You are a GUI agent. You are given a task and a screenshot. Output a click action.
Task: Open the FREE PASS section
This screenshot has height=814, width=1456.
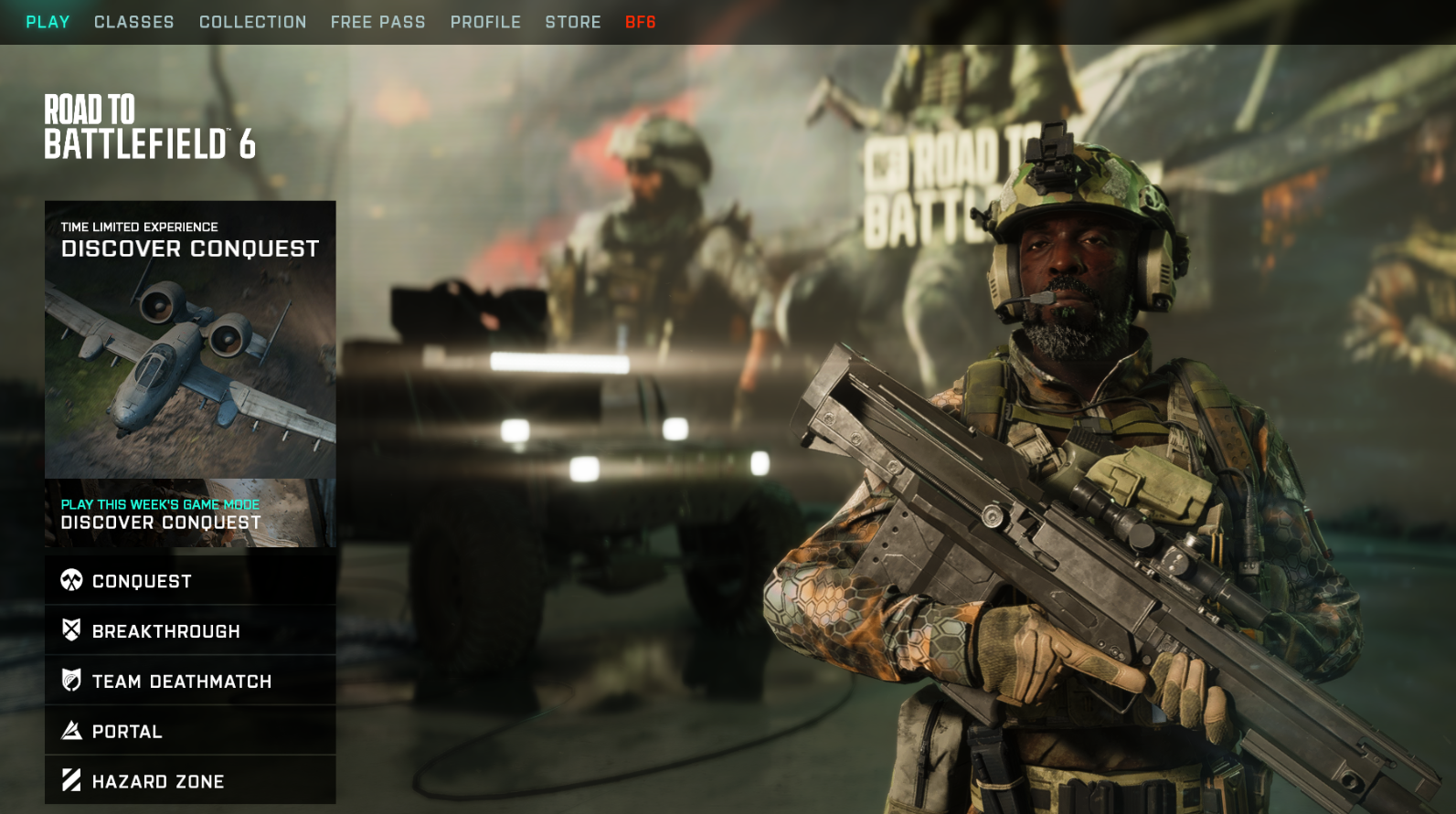coord(377,22)
